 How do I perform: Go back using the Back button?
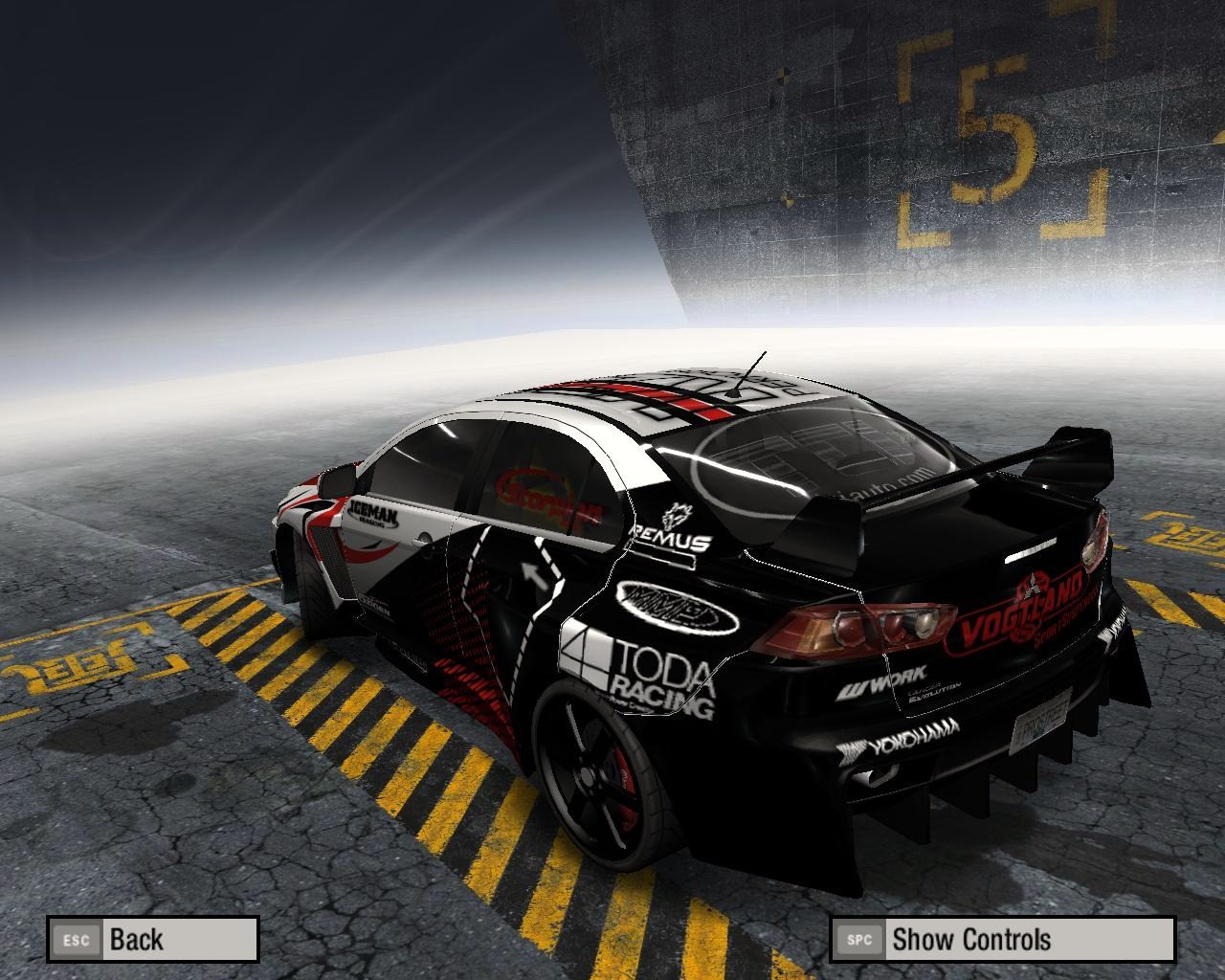click(x=153, y=939)
